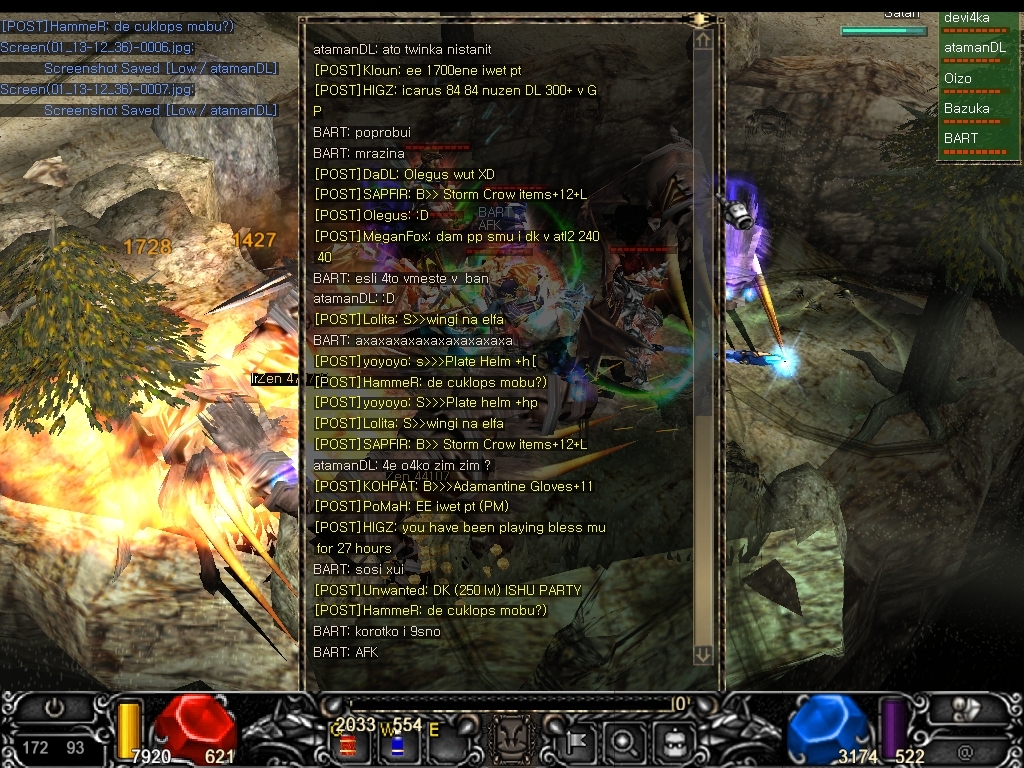Screen dimensions: 1024x768
Task: Click the power button in the bottom bar
Action: coord(54,708)
